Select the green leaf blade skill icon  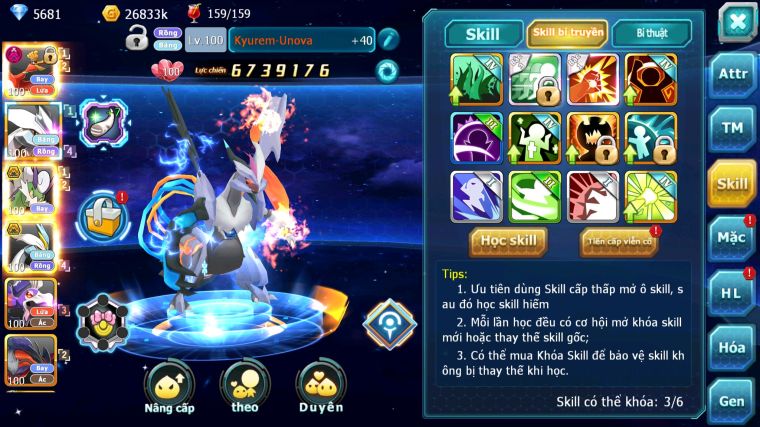point(476,78)
